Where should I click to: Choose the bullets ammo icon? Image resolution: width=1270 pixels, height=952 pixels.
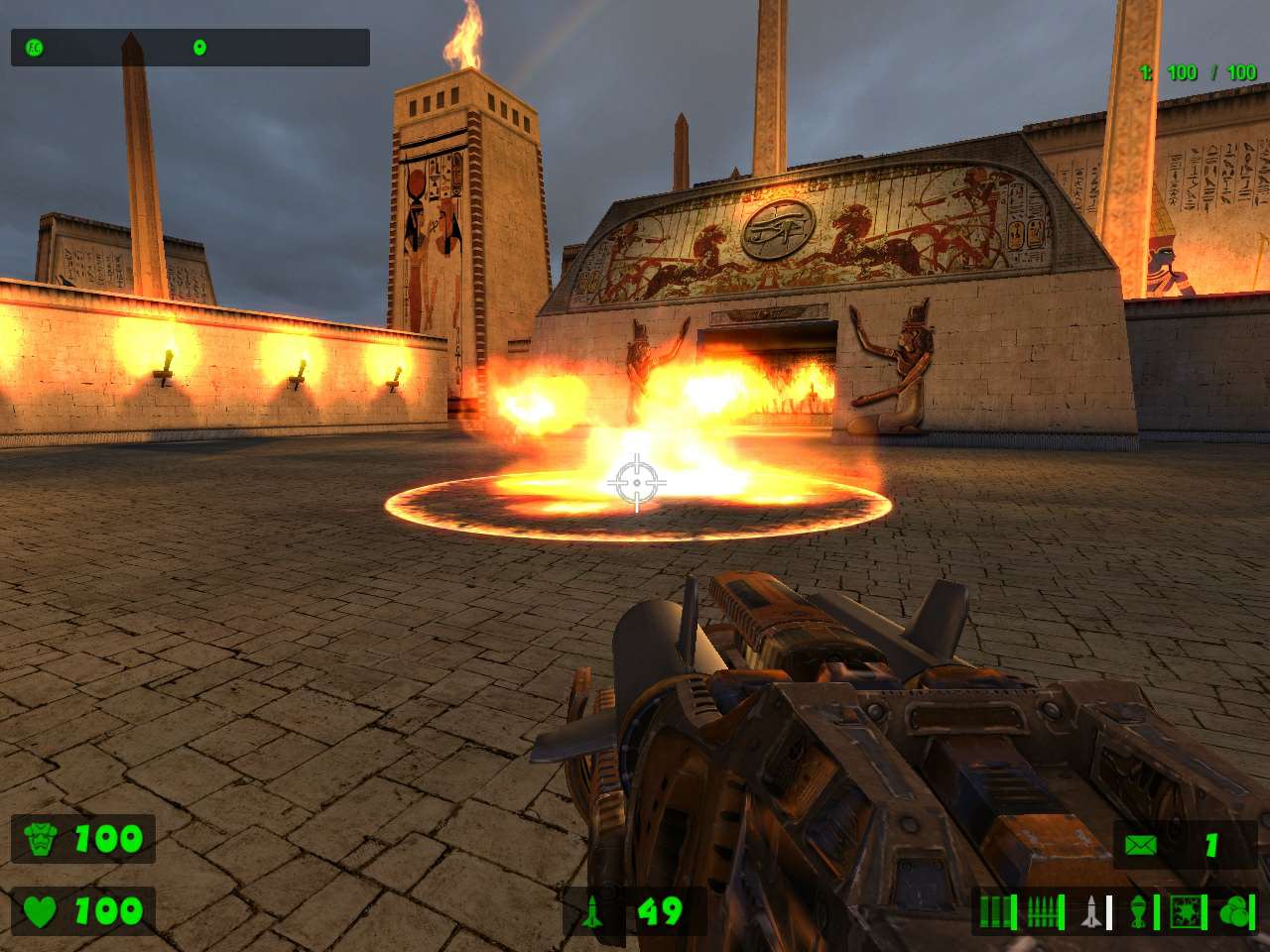[1045, 910]
